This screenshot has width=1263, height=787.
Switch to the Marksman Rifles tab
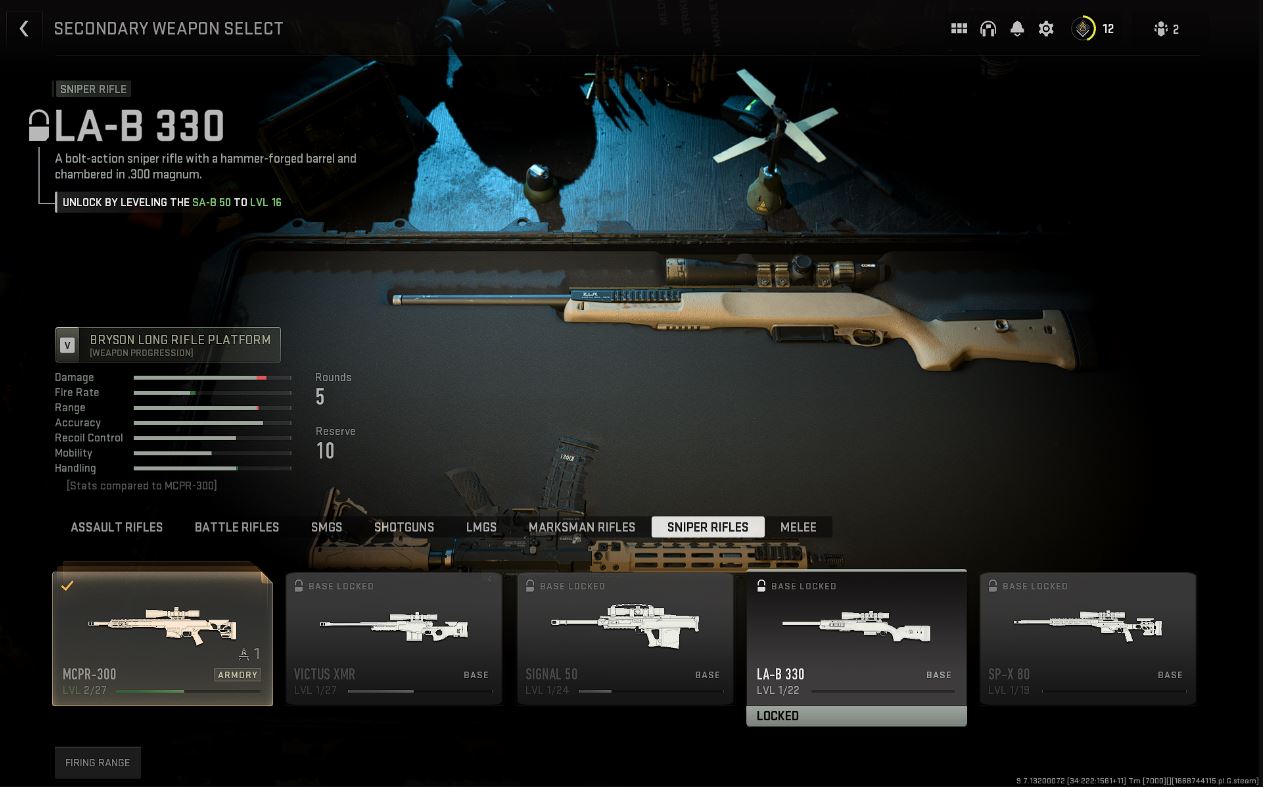coord(581,527)
